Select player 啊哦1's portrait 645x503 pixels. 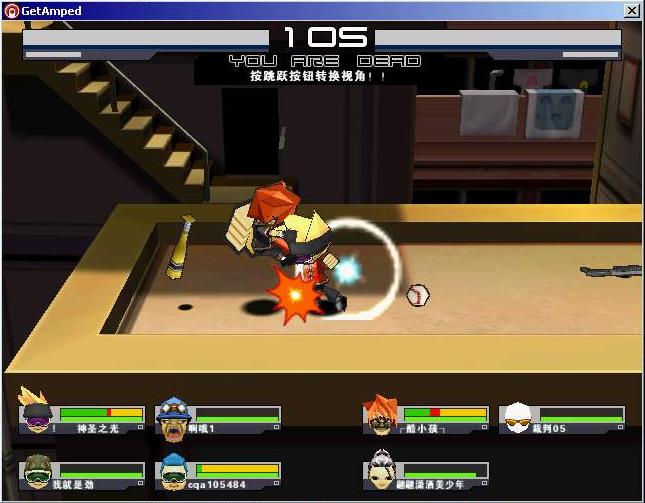tap(174, 417)
